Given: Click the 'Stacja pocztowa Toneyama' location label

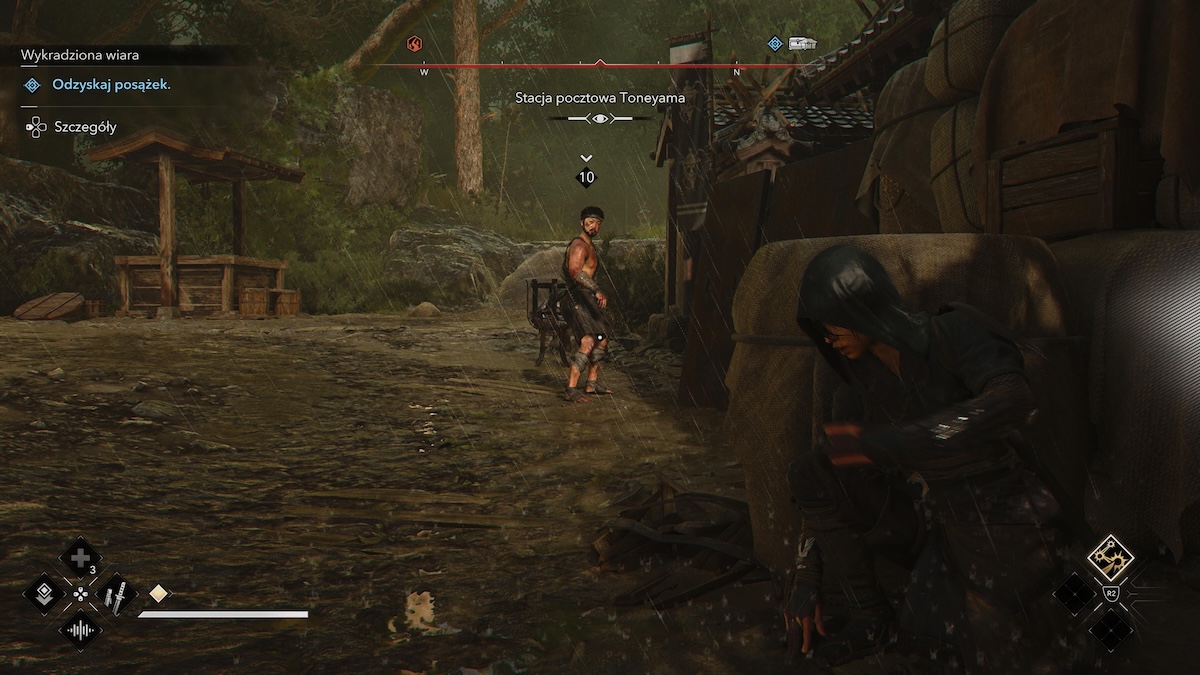Looking at the screenshot, I should coord(599,98).
